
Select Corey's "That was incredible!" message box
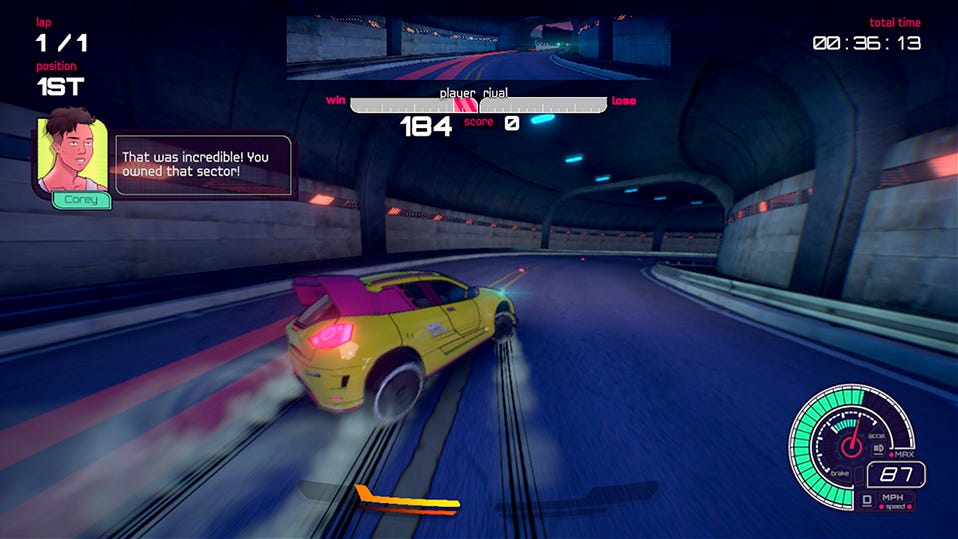click(204, 165)
